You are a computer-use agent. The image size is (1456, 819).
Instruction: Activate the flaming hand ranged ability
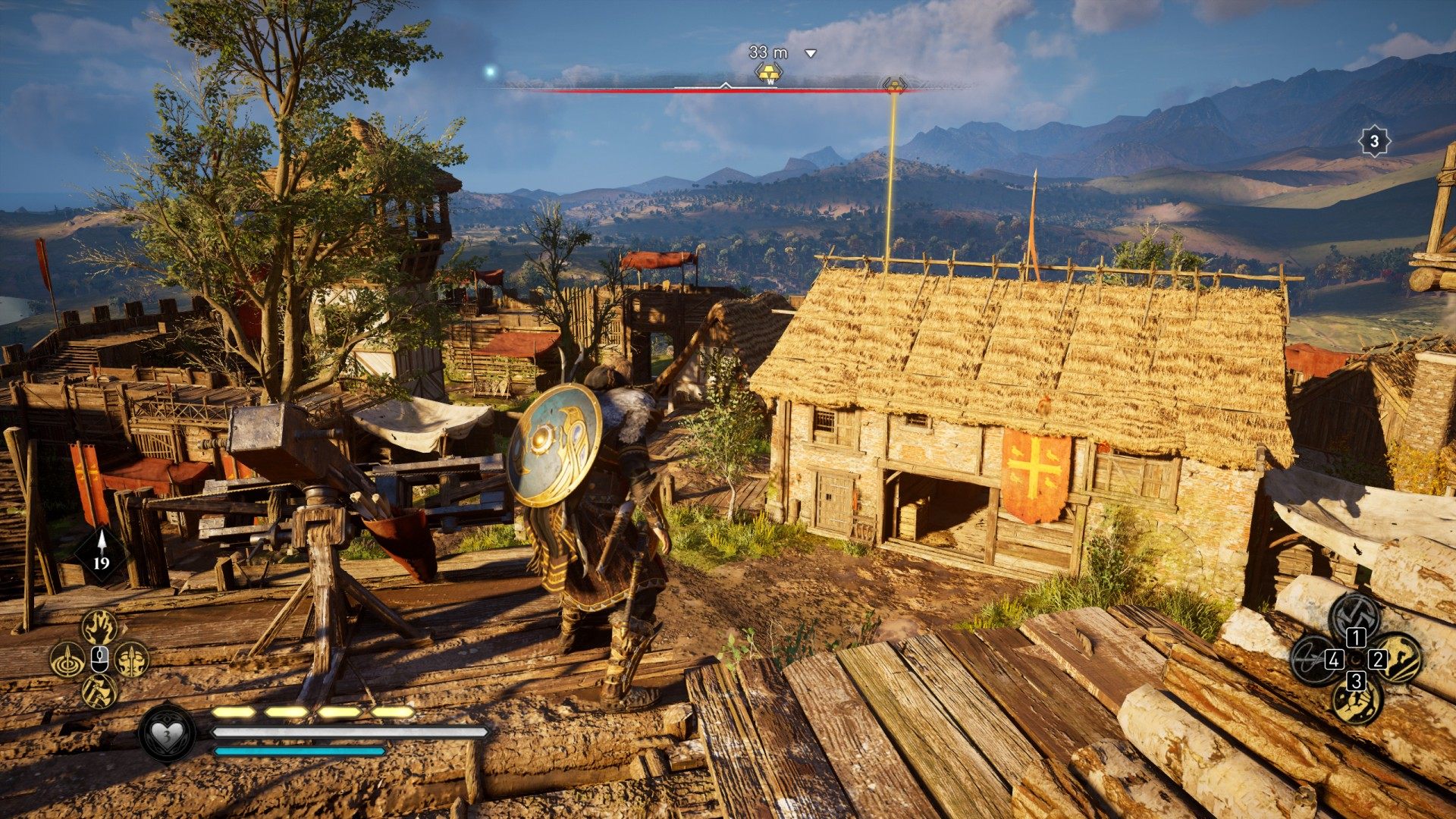[x=99, y=627]
